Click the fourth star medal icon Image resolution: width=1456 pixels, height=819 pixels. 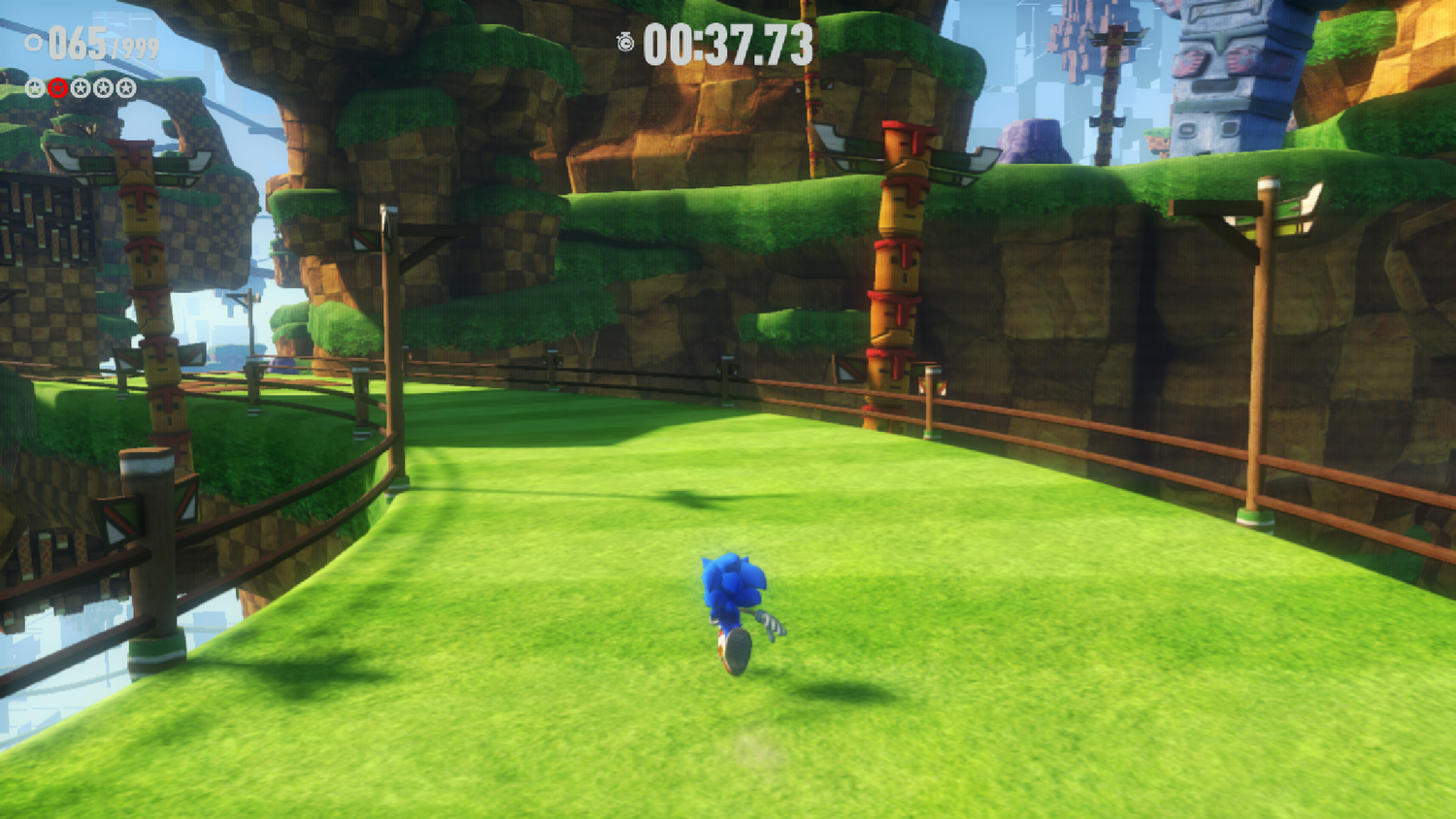[103, 87]
